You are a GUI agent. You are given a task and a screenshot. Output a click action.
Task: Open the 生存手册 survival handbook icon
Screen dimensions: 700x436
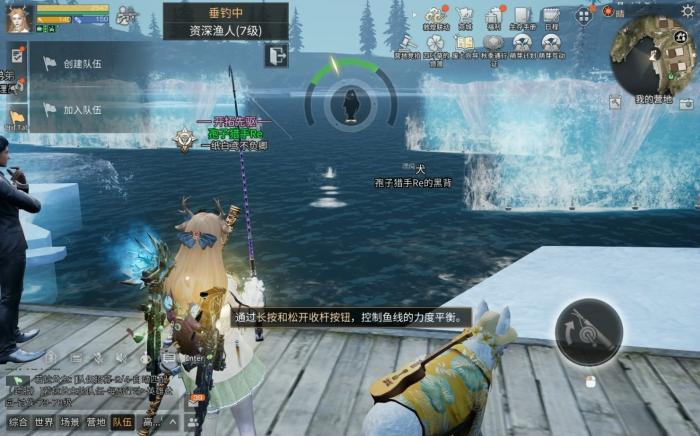pyautogui.click(x=521, y=16)
